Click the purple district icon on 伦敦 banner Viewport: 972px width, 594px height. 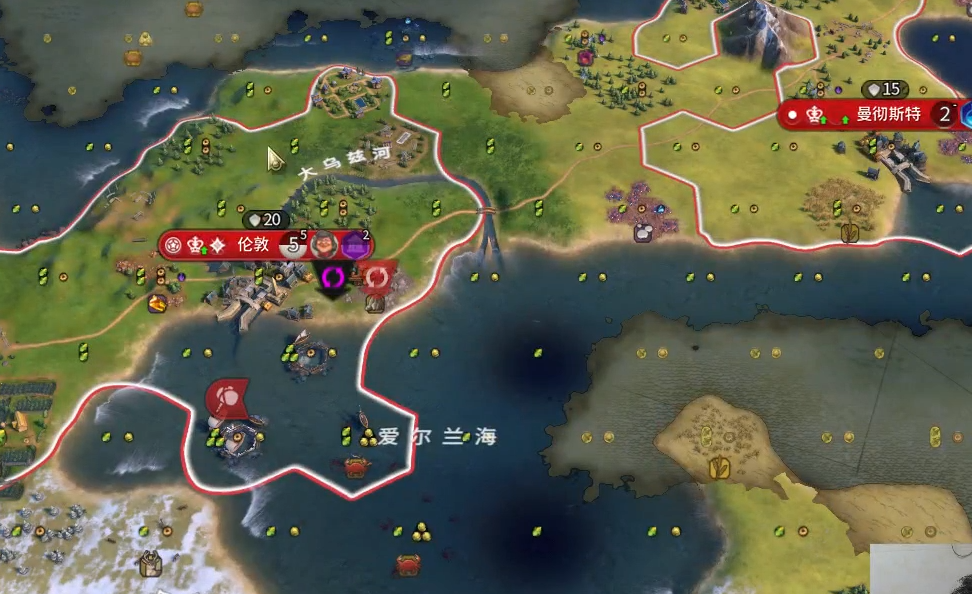355,244
